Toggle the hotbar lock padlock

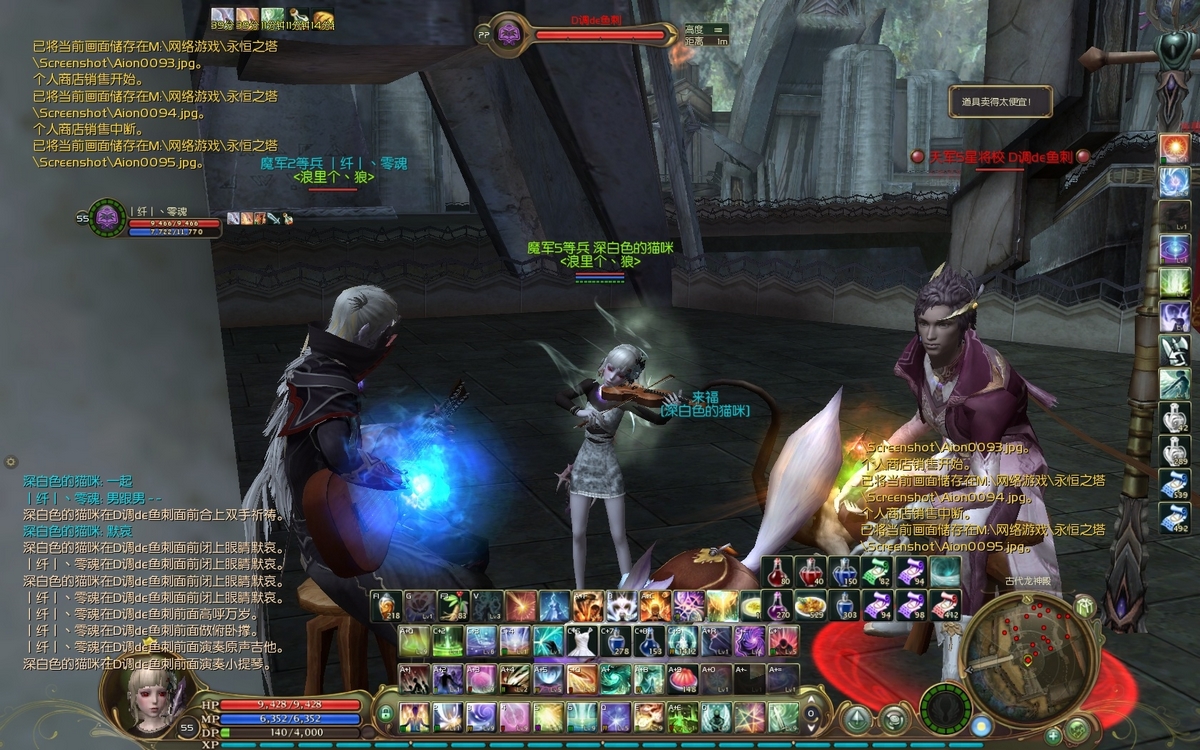385,714
